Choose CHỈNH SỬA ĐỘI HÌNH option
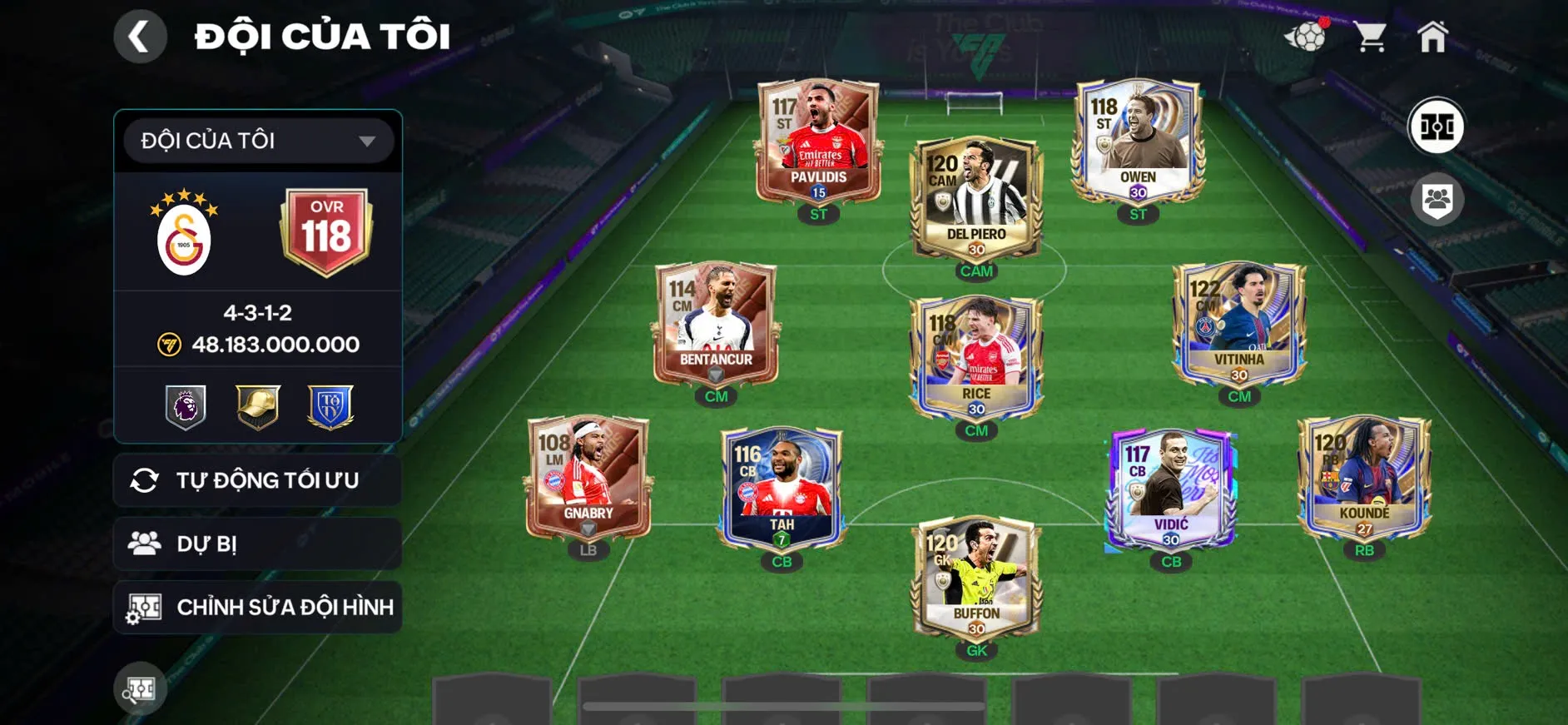This screenshot has width=1568, height=725. point(258,607)
